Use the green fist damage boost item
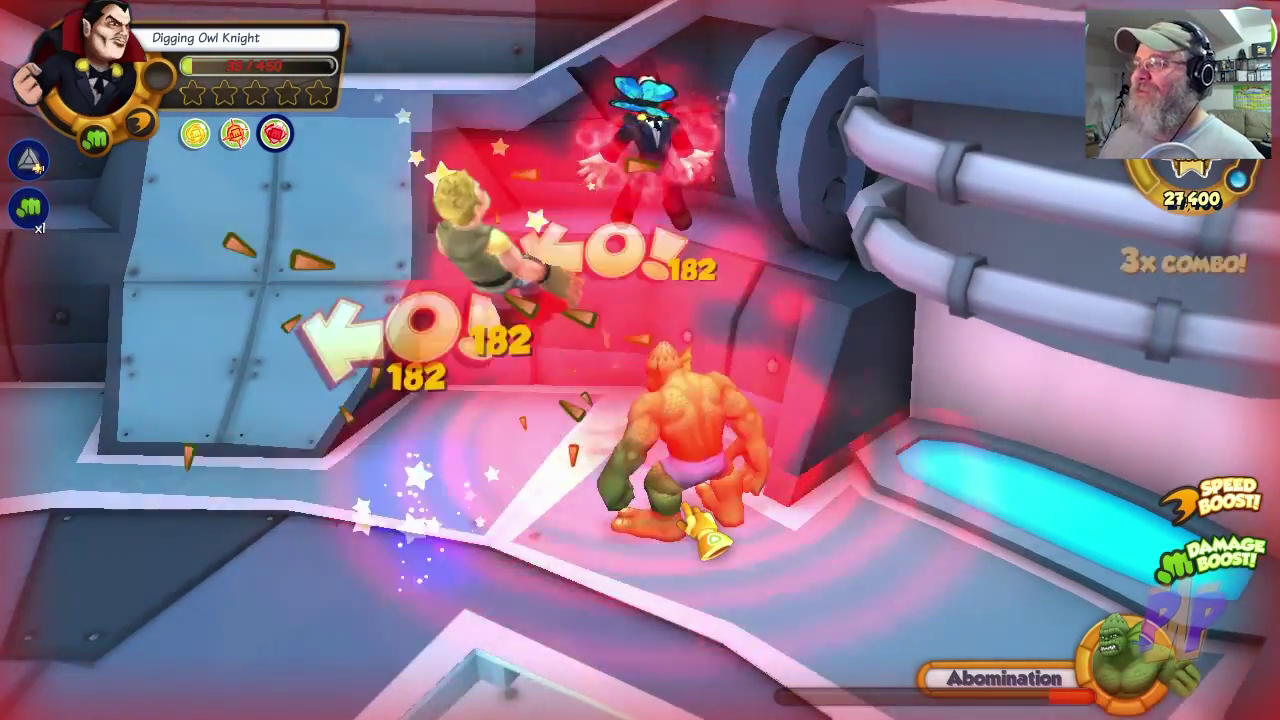Screen dimensions: 1280x720 click(x=29, y=208)
